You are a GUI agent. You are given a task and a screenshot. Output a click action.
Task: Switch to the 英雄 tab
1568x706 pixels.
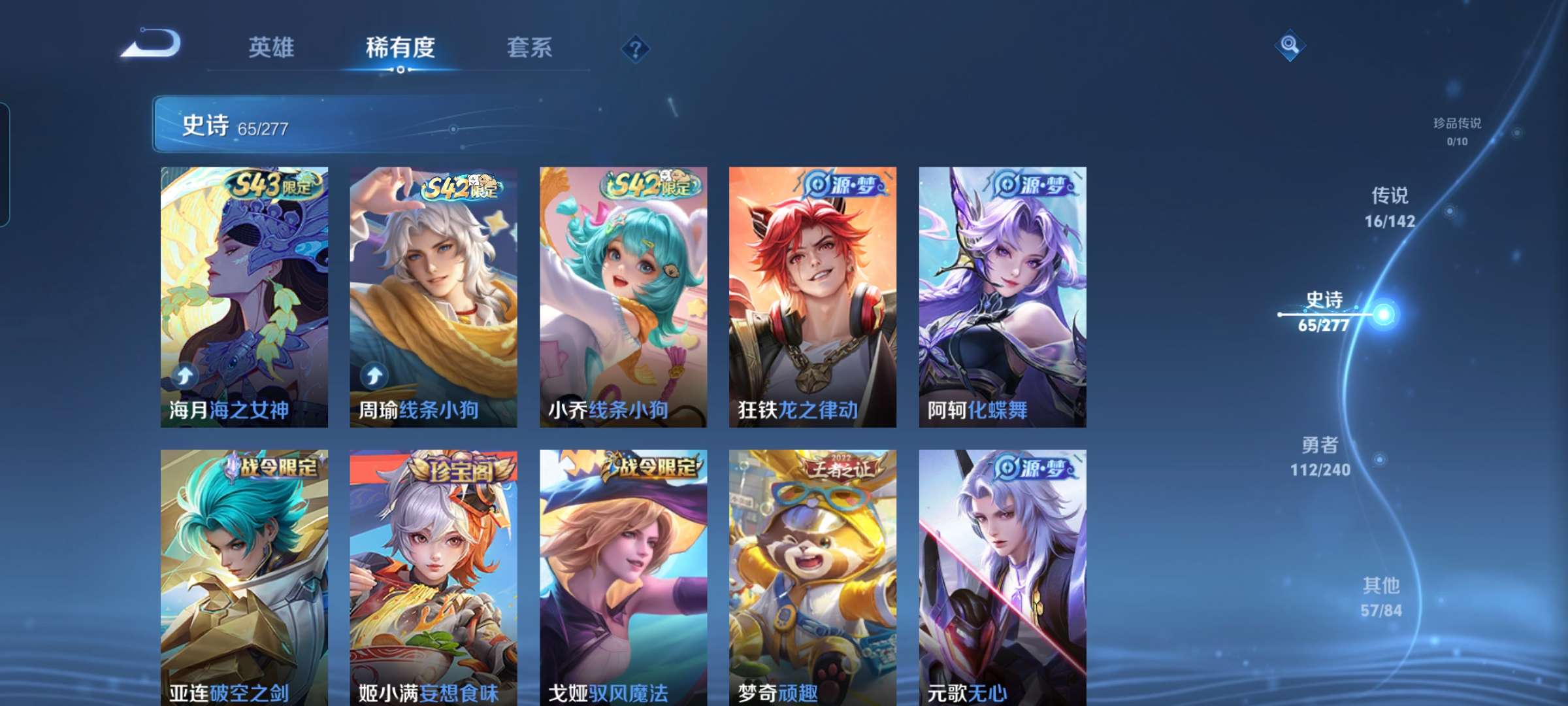coord(272,47)
